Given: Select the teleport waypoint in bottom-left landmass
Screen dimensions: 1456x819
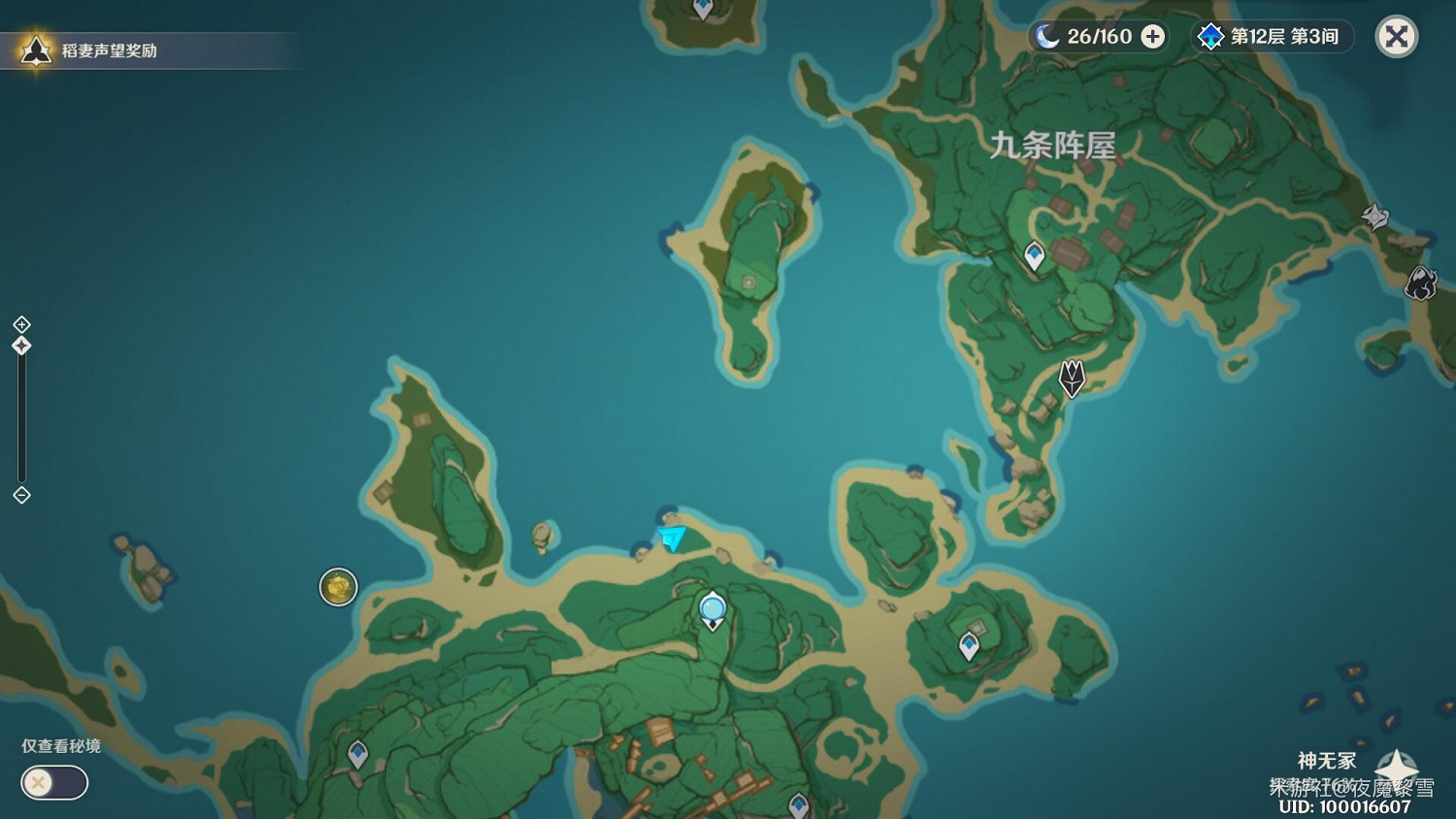Looking at the screenshot, I should pyautogui.click(x=358, y=753).
